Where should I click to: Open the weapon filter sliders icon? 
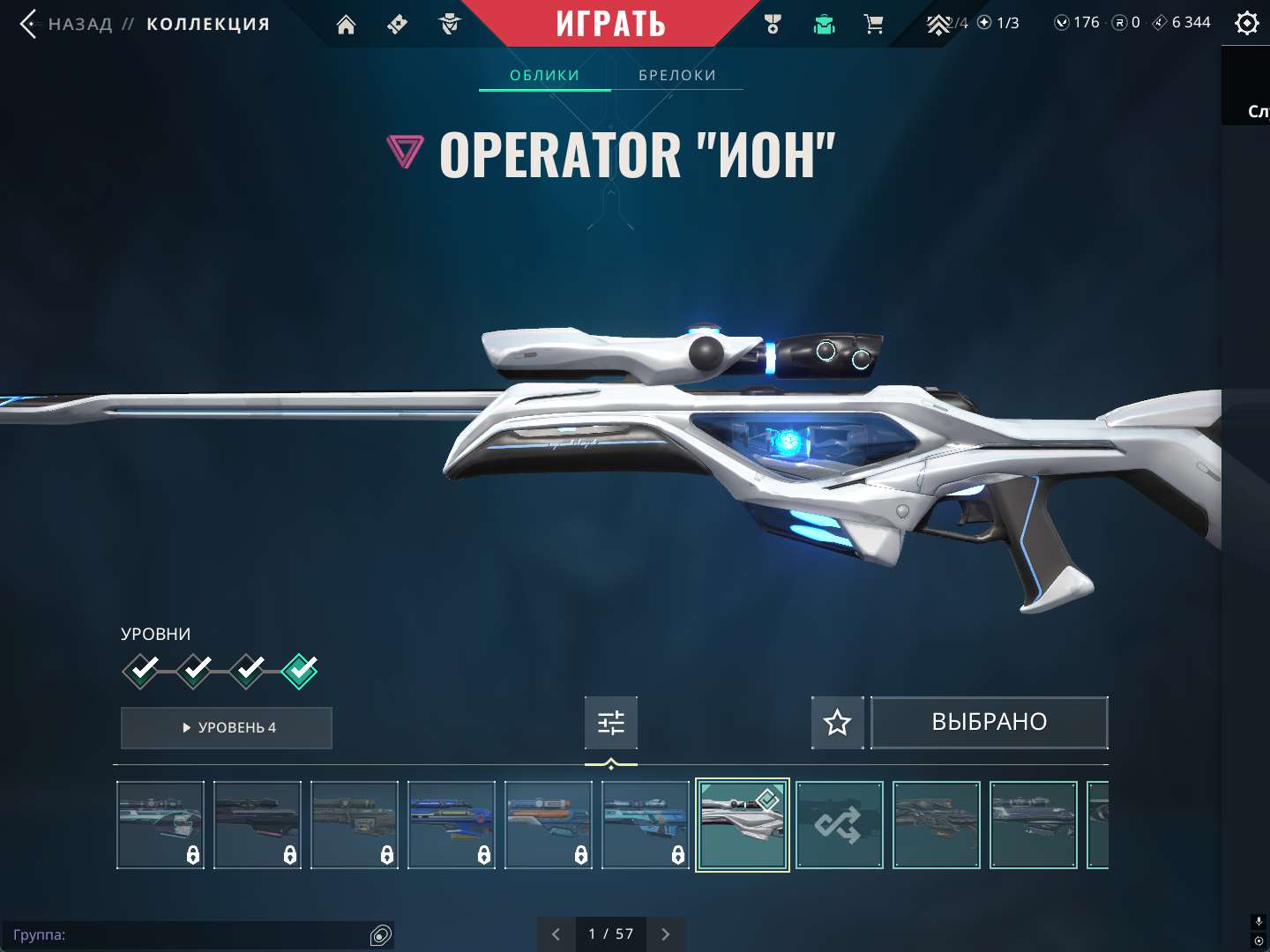pos(611,722)
